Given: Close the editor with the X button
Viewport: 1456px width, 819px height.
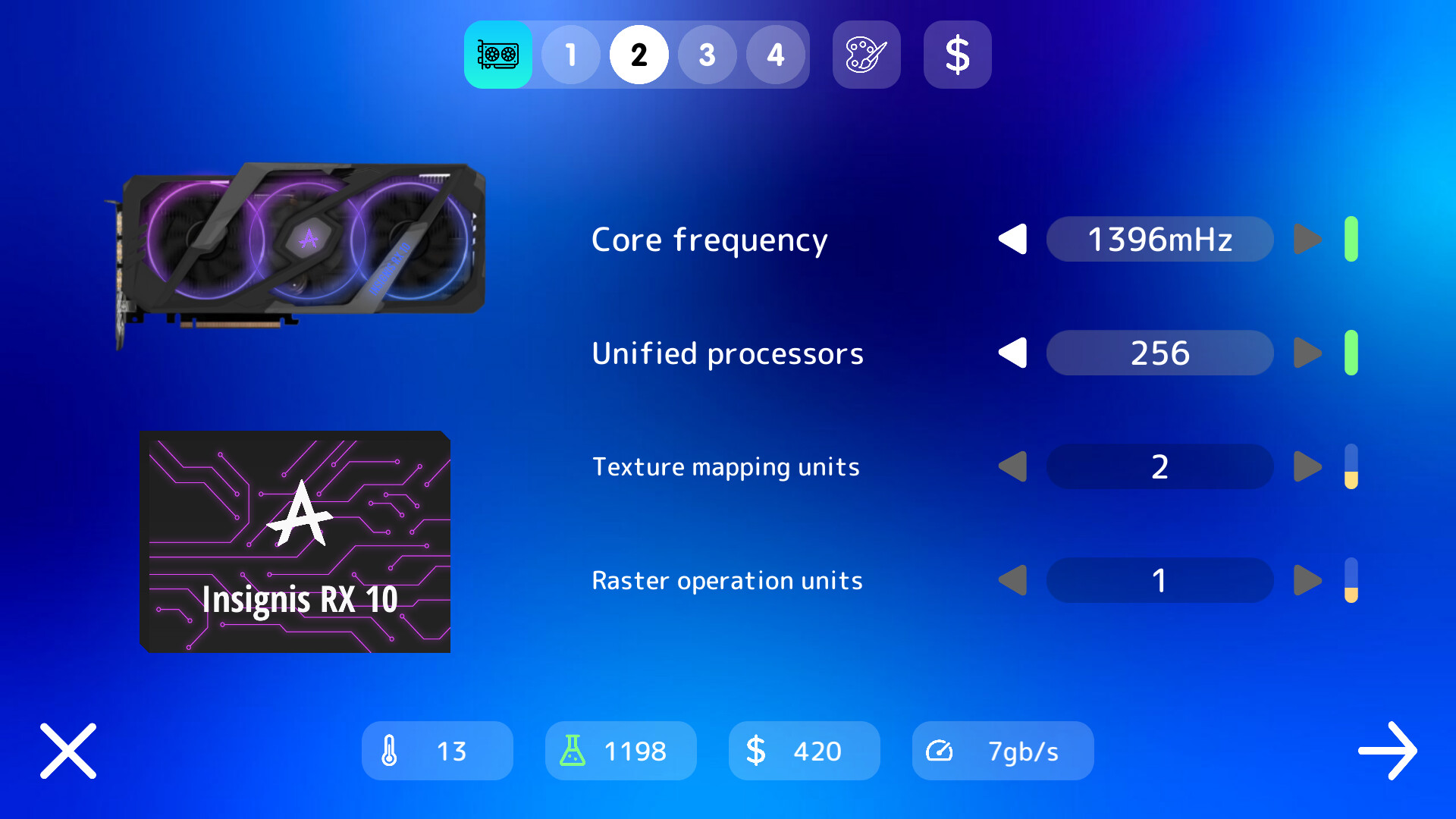Looking at the screenshot, I should pyautogui.click(x=67, y=751).
